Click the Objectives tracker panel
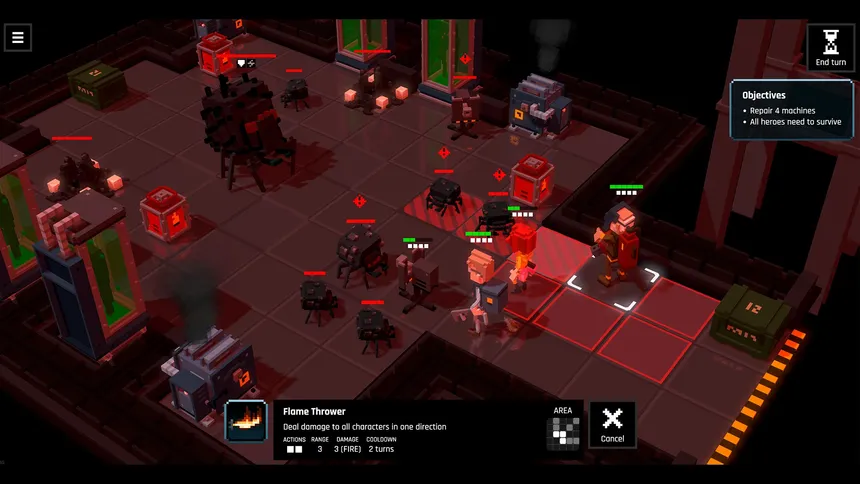The height and width of the screenshot is (484, 860). (791, 109)
